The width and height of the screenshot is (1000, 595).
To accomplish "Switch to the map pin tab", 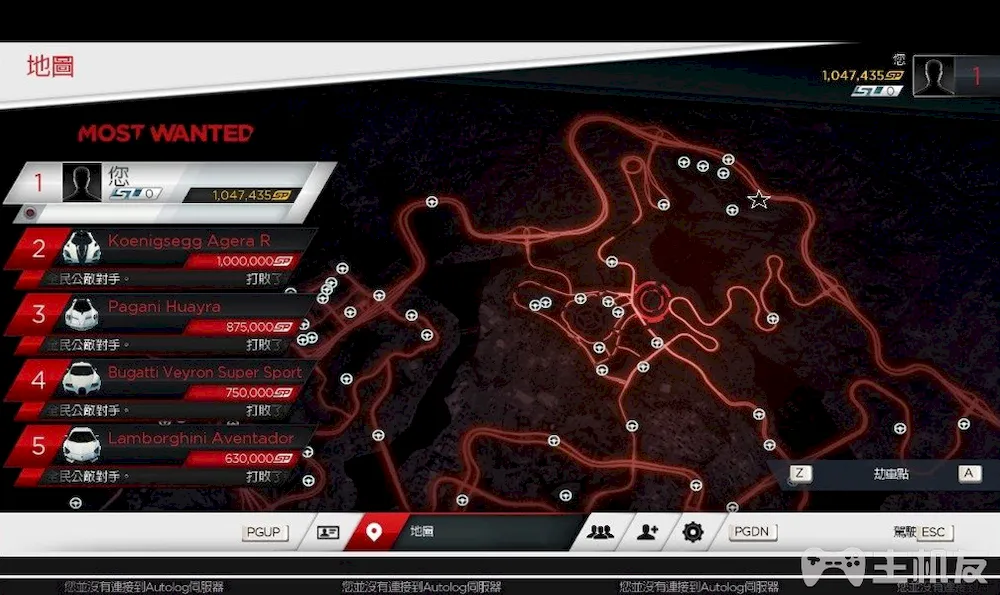I will (374, 532).
